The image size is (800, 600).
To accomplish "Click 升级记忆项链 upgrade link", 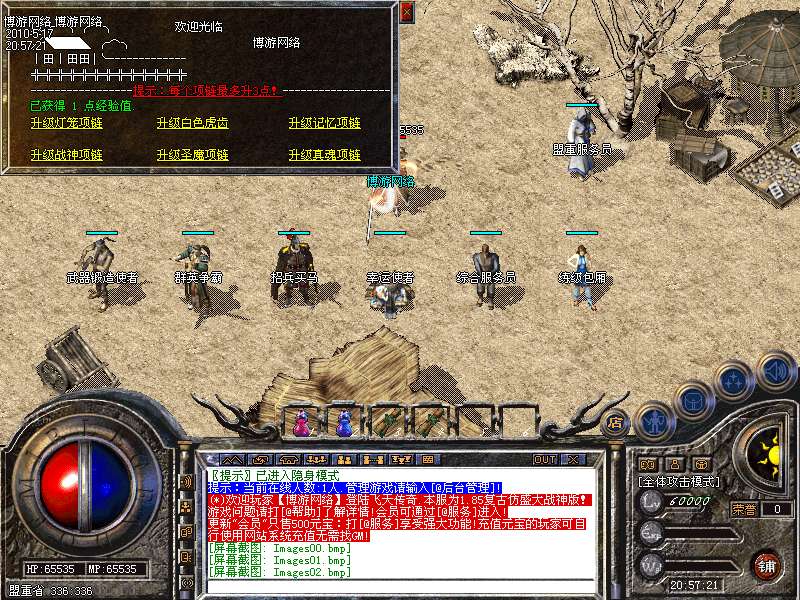I will (324, 123).
